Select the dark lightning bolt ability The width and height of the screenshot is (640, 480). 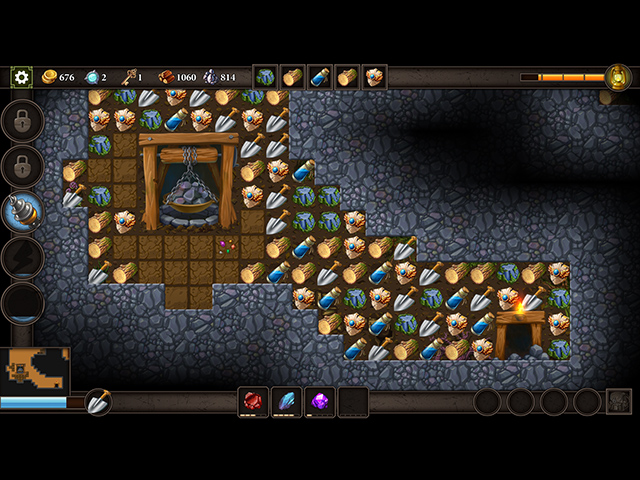click(x=23, y=257)
